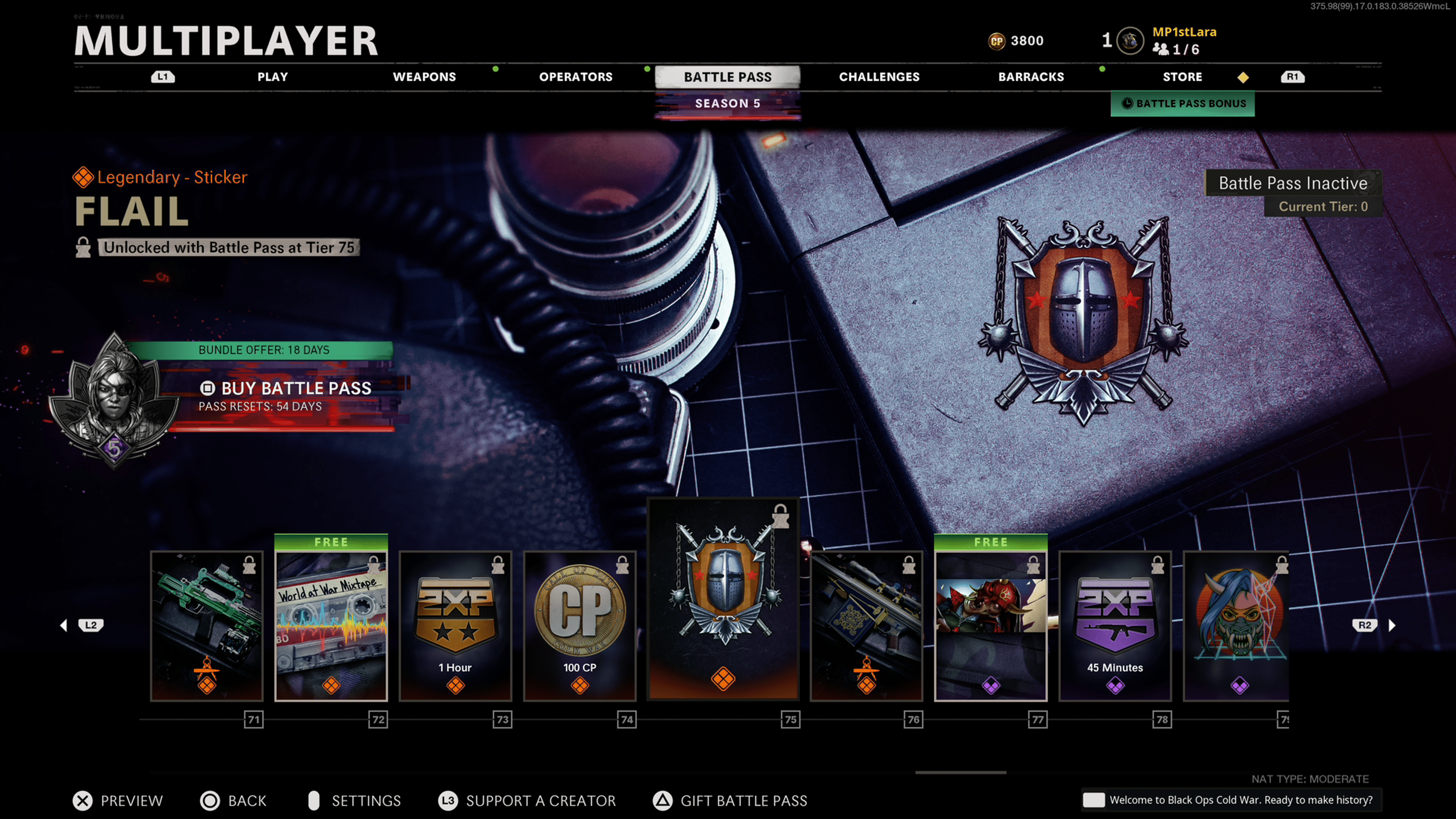
Task: Select the Battle Pass tab
Action: click(728, 77)
